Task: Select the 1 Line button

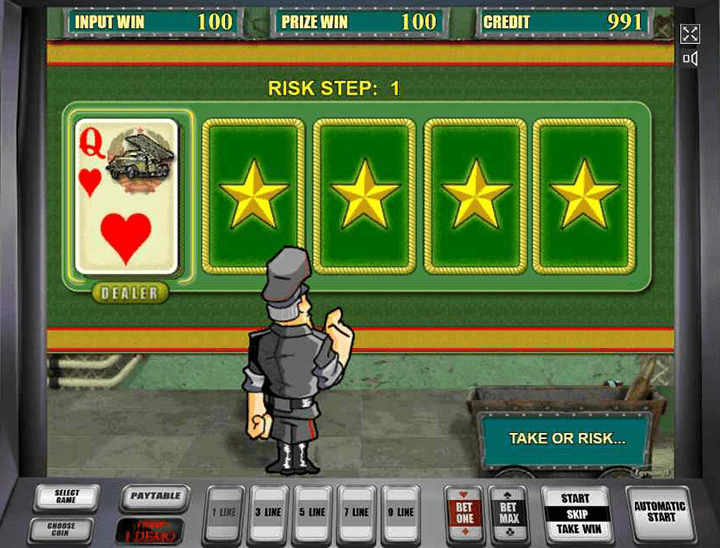Action: pyautogui.click(x=225, y=512)
